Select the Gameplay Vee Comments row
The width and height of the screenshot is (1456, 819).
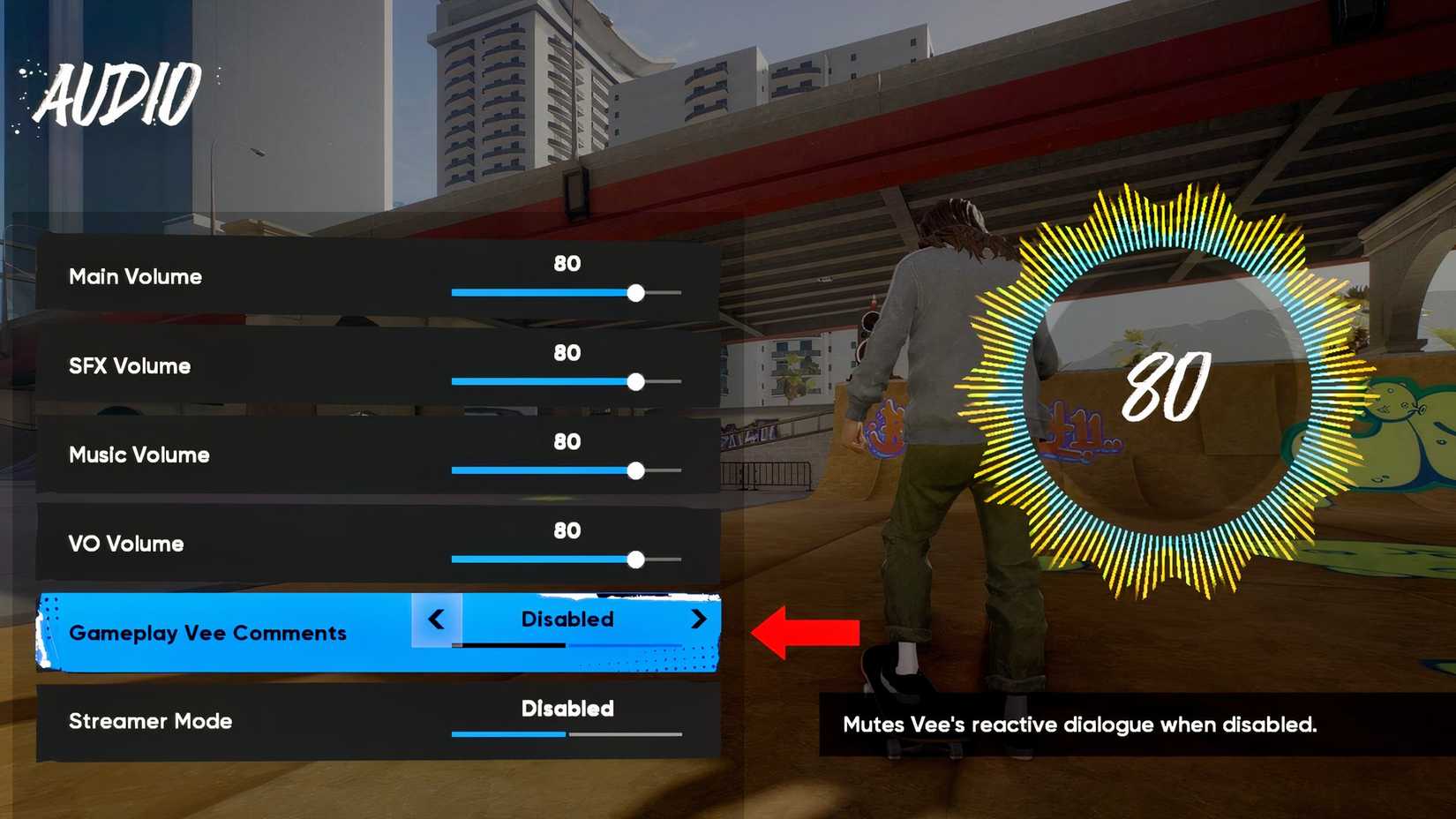[x=207, y=633]
